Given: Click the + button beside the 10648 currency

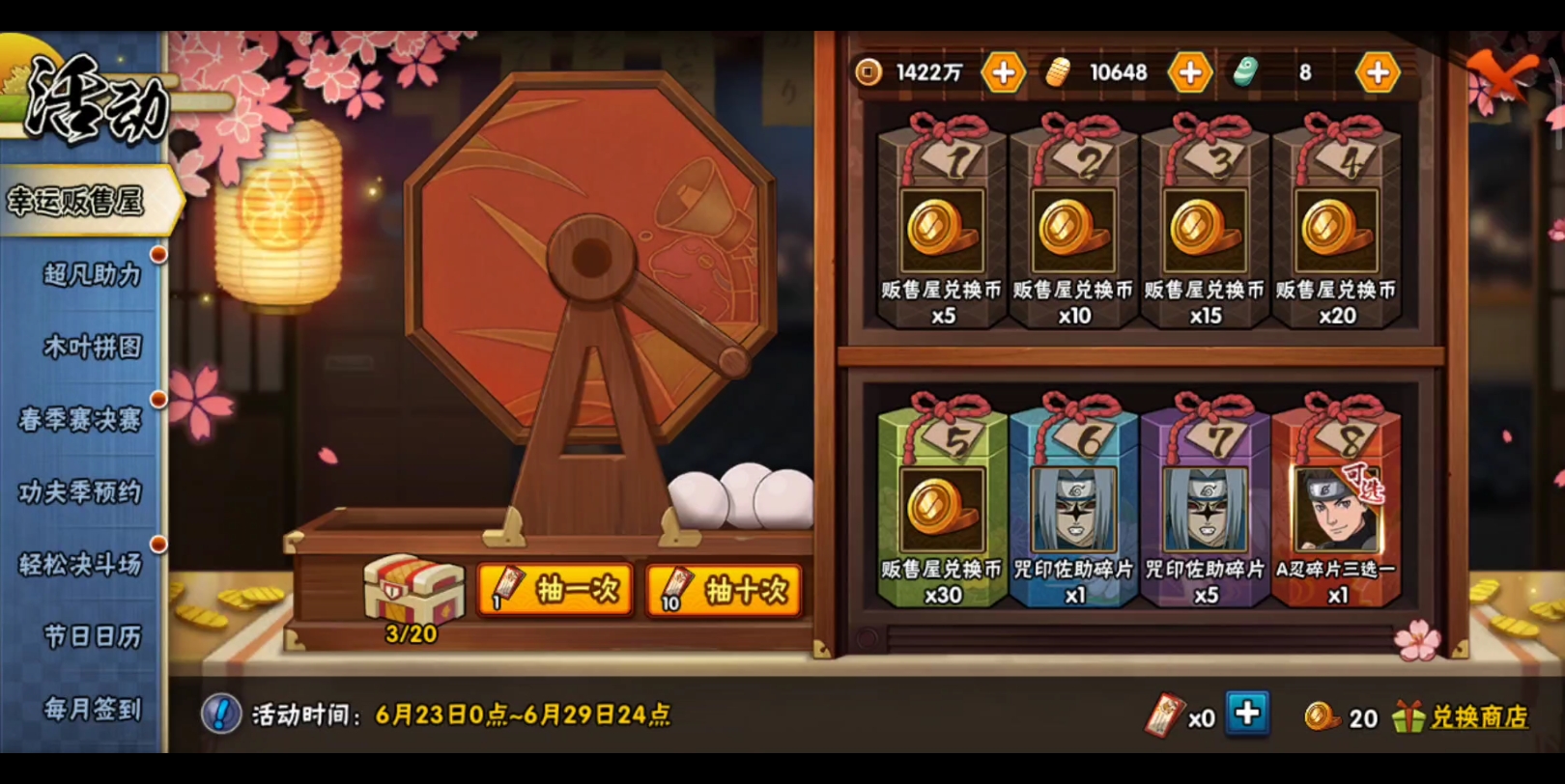Looking at the screenshot, I should tap(1189, 71).
